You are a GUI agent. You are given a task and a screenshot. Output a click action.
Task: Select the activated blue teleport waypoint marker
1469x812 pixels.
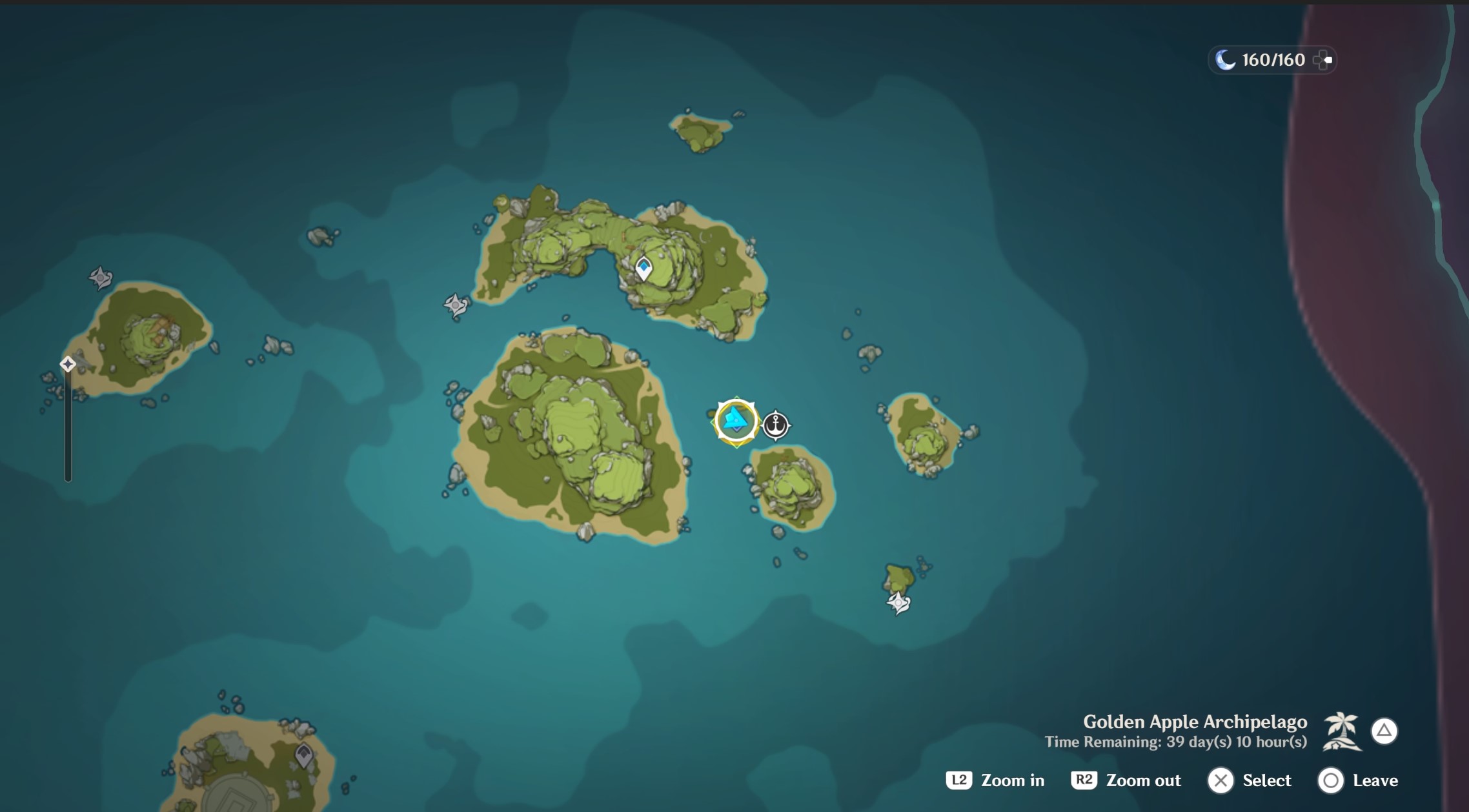[x=643, y=268]
